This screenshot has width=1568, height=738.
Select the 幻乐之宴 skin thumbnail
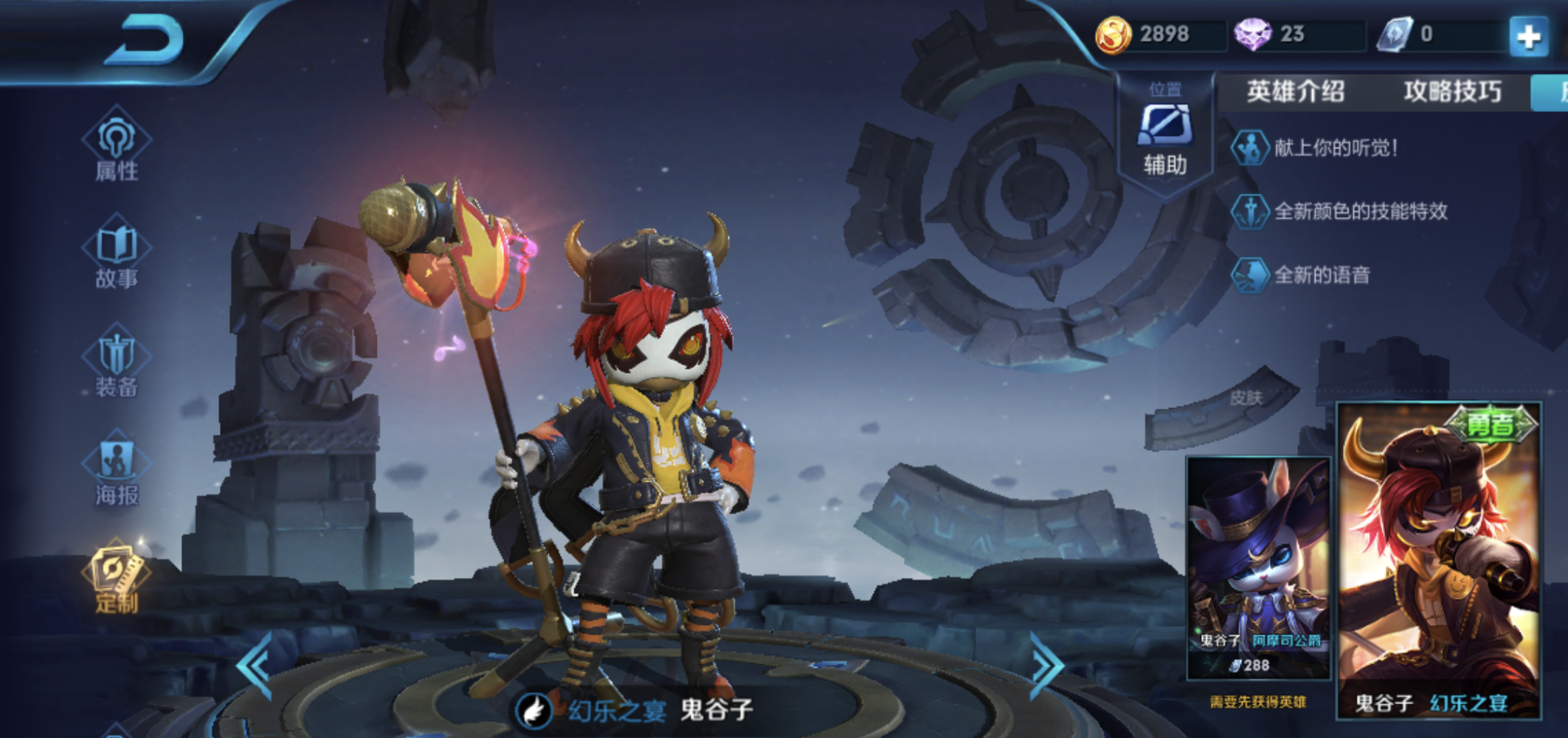click(x=1438, y=559)
